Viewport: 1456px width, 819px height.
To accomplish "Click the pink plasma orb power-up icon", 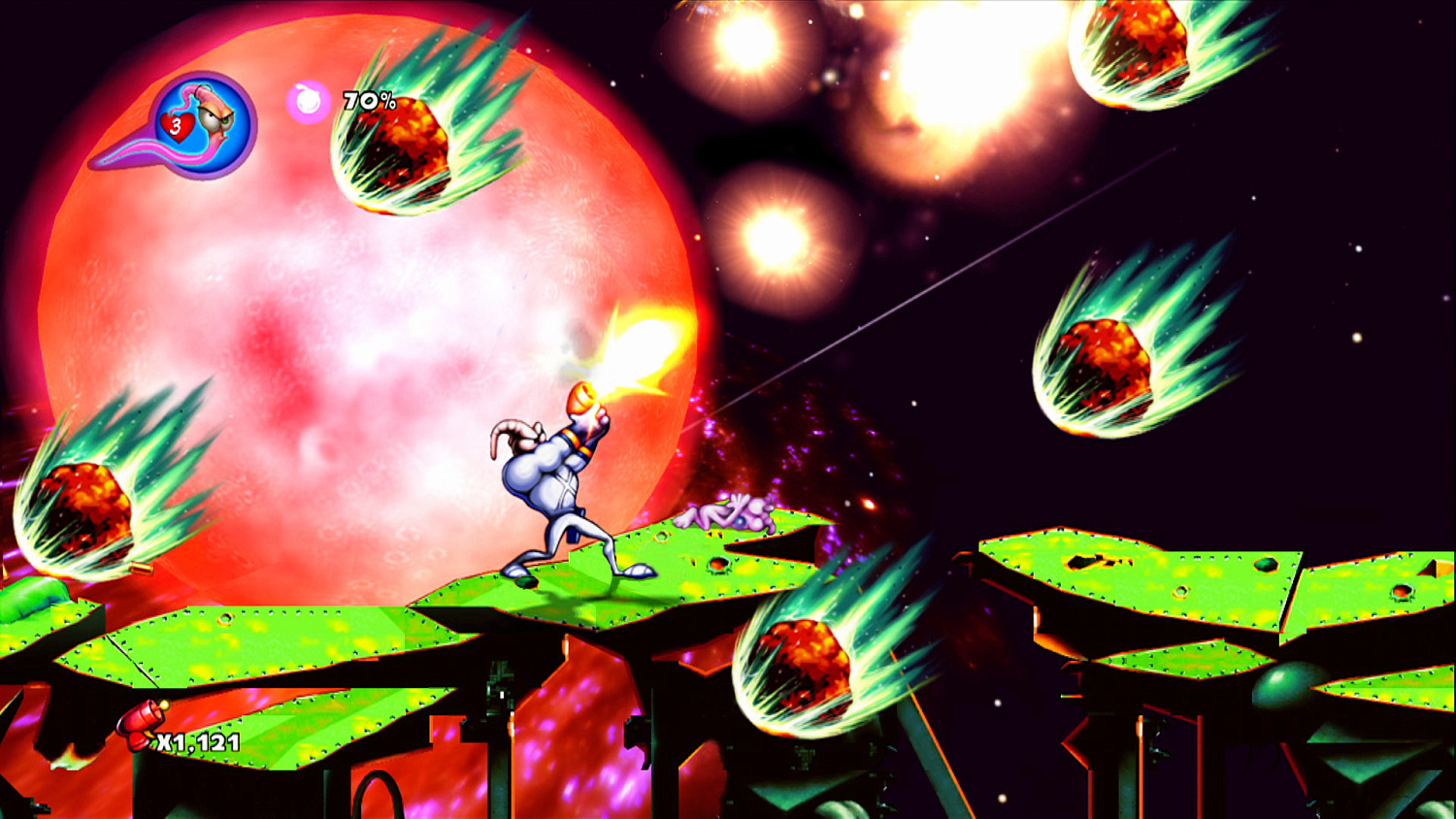I will 308,101.
